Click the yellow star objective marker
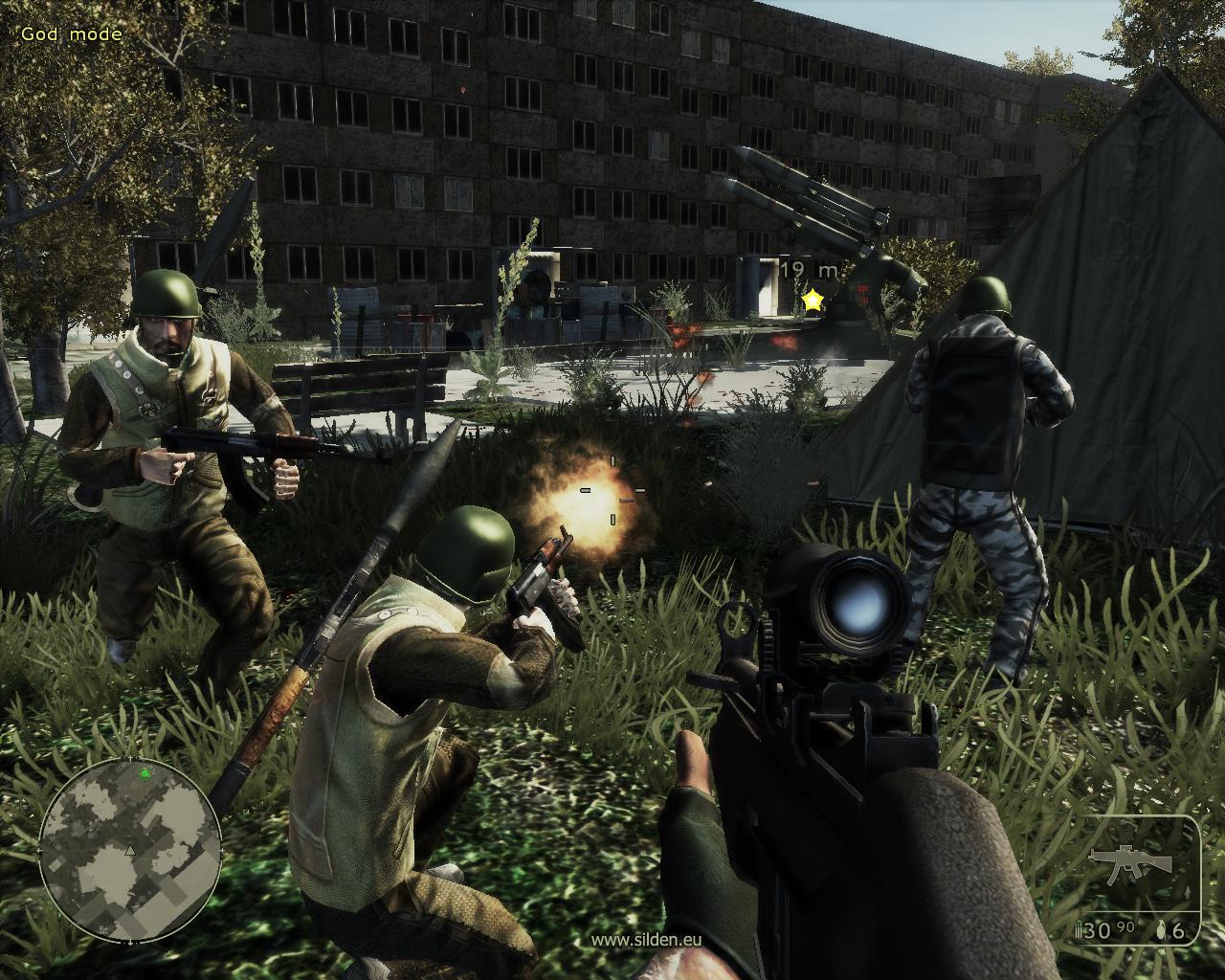 pos(813,301)
